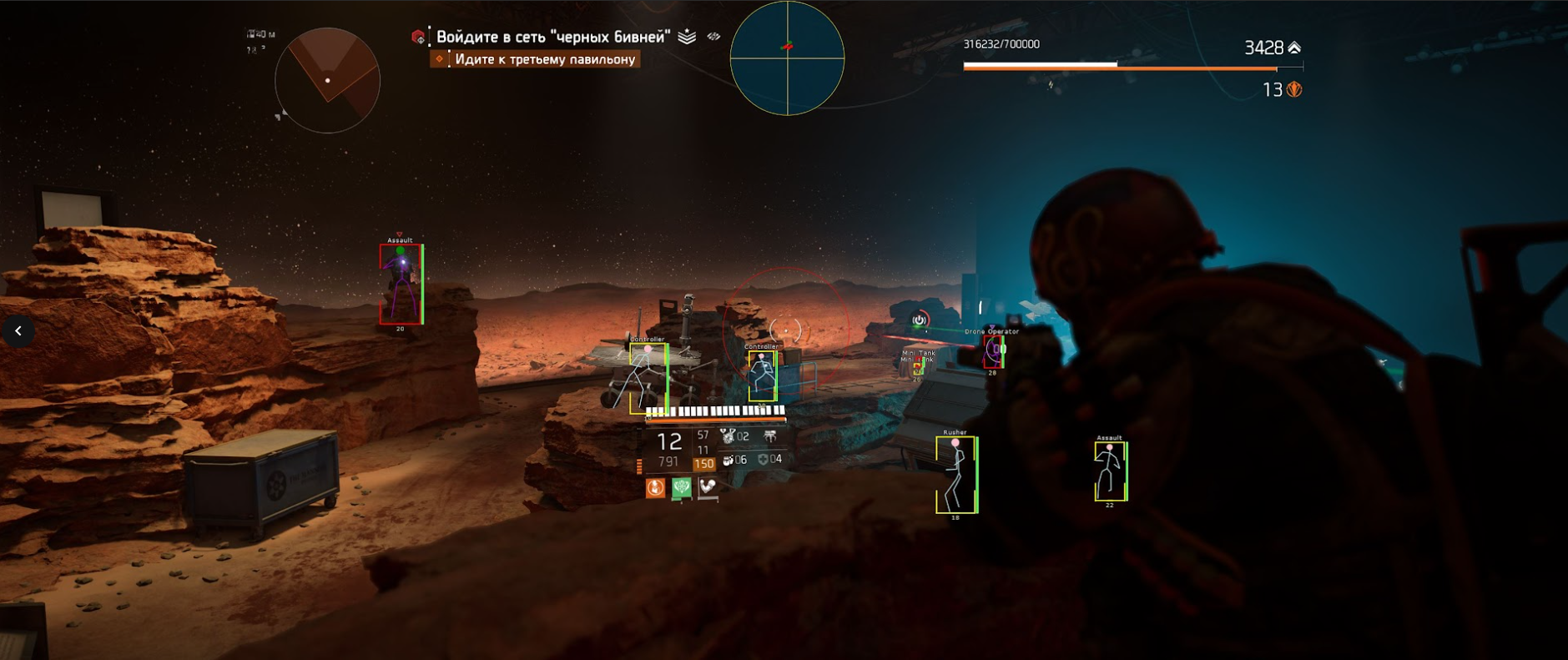1568x660 pixels.
Task: Click the flexed arm buff icon
Action: point(708,486)
